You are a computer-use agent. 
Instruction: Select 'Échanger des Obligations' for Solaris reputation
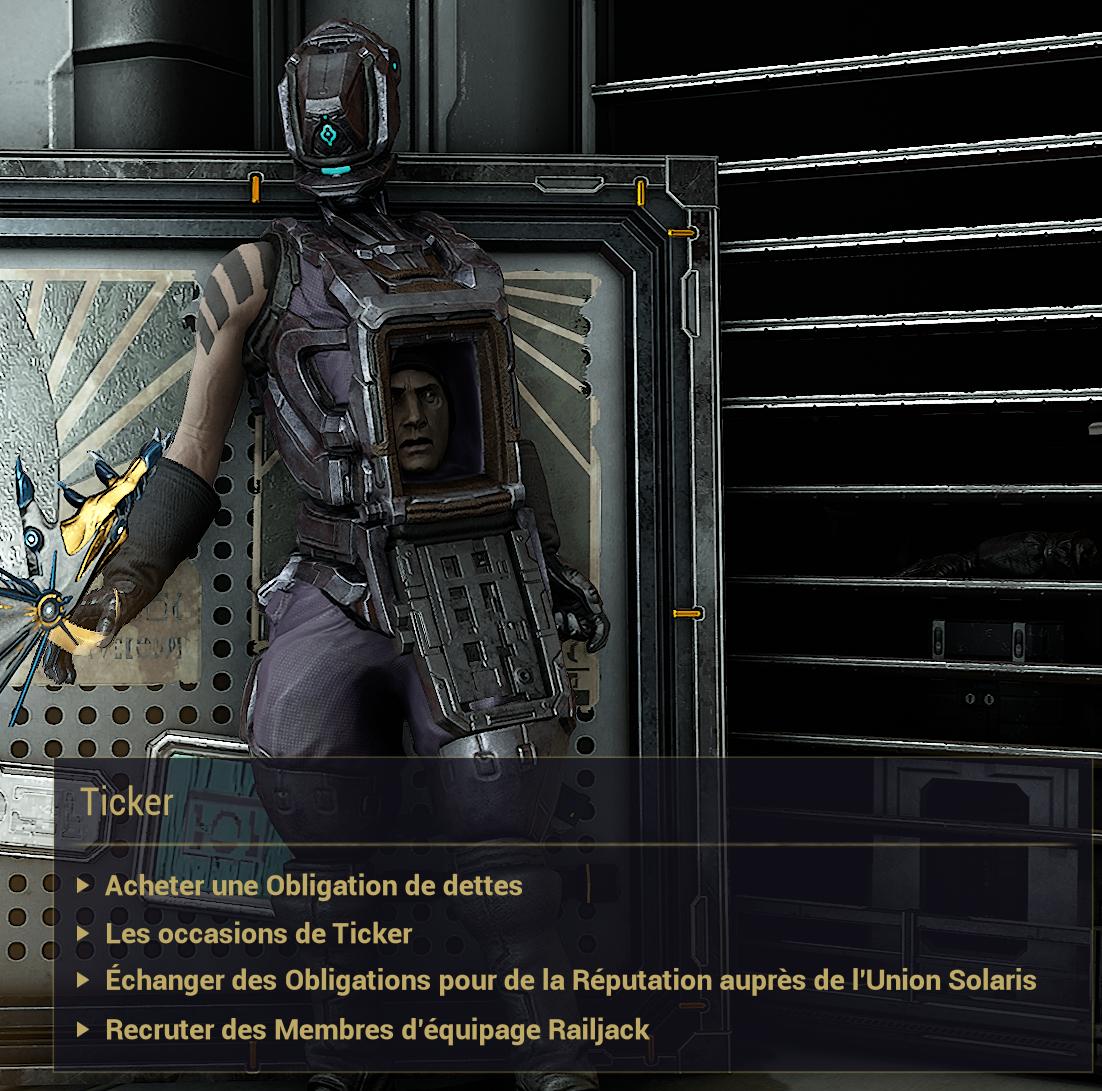[x=570, y=980]
